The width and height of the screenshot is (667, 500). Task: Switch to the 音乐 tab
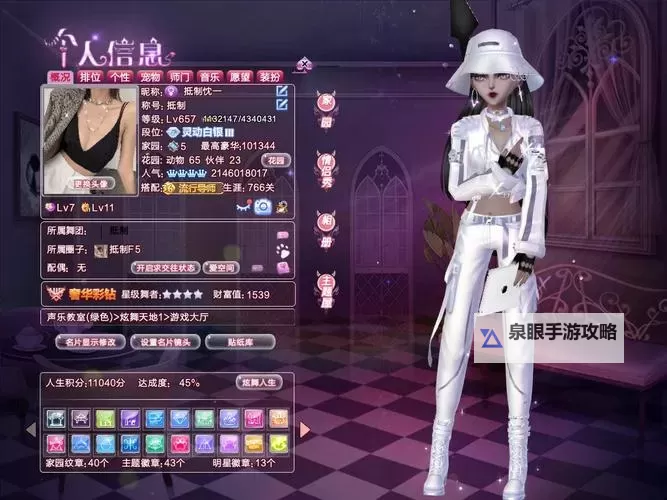tap(210, 76)
